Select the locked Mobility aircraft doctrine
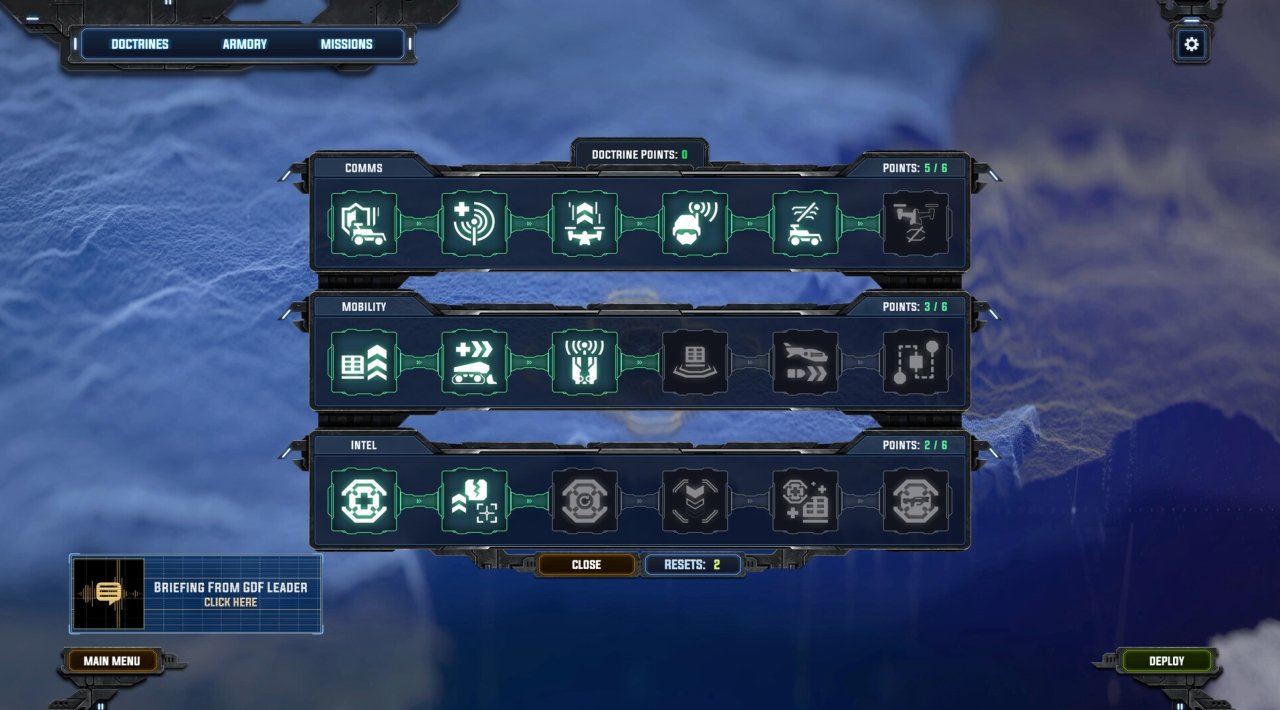 (806, 362)
